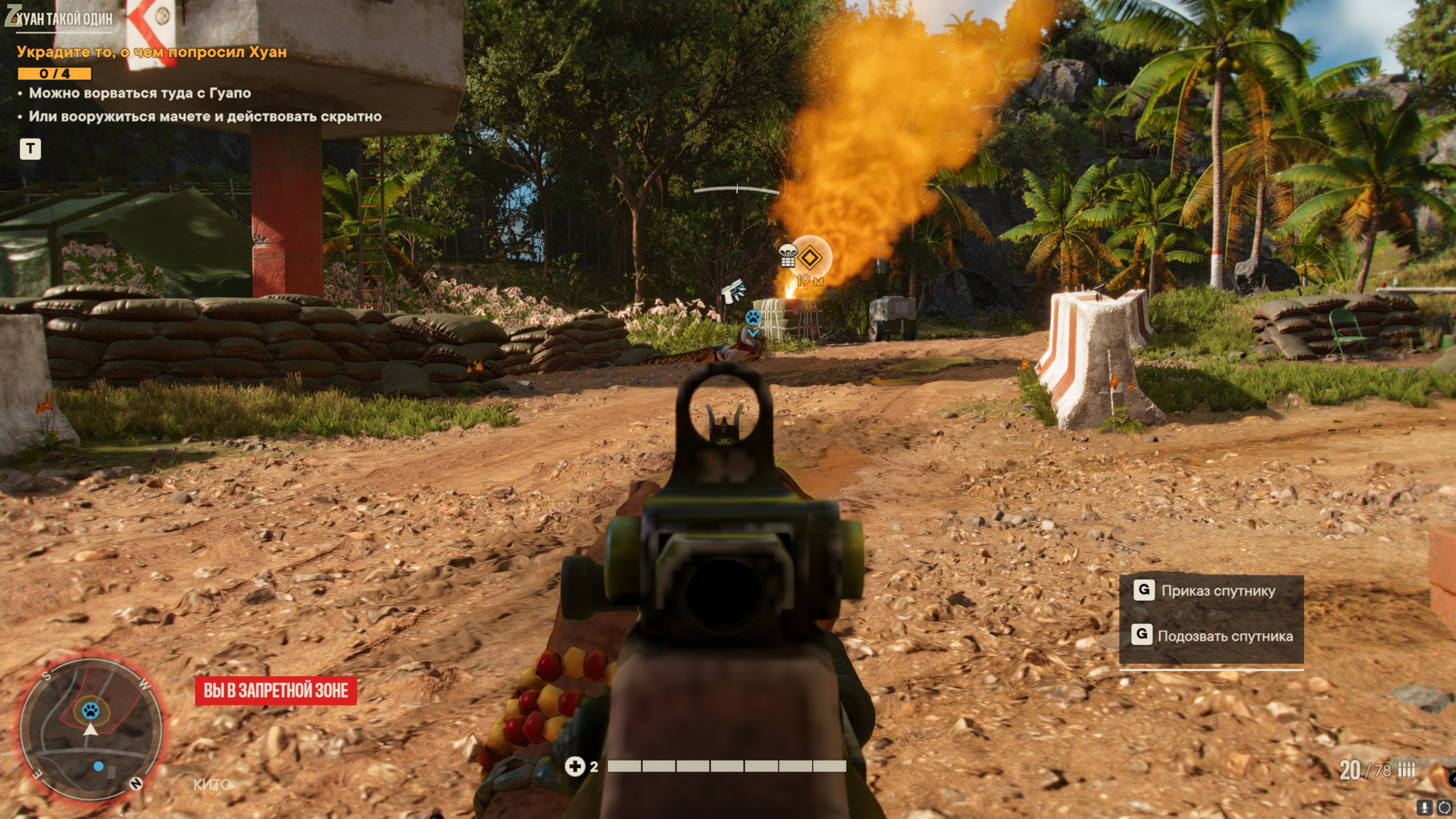The height and width of the screenshot is (819, 1456).
Task: Click the blue paw companion icon on minimap
Action: pos(91,710)
